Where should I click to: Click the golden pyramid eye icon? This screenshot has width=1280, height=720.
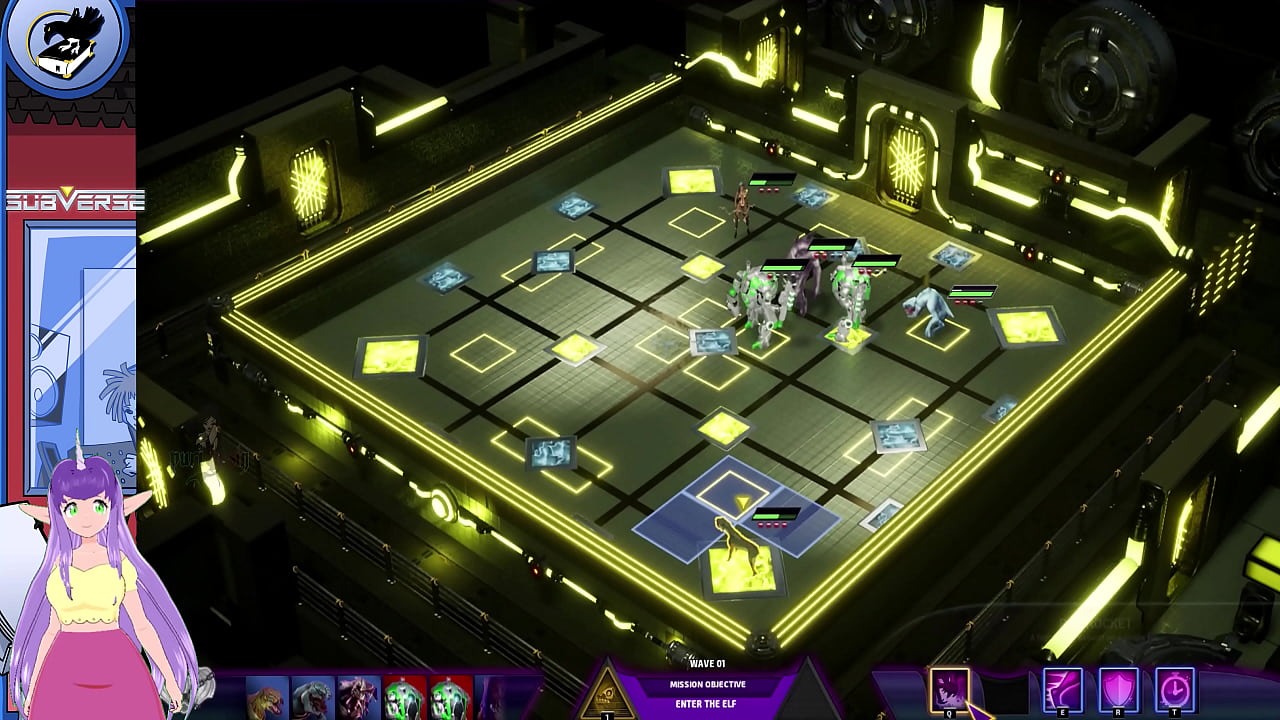pos(607,691)
